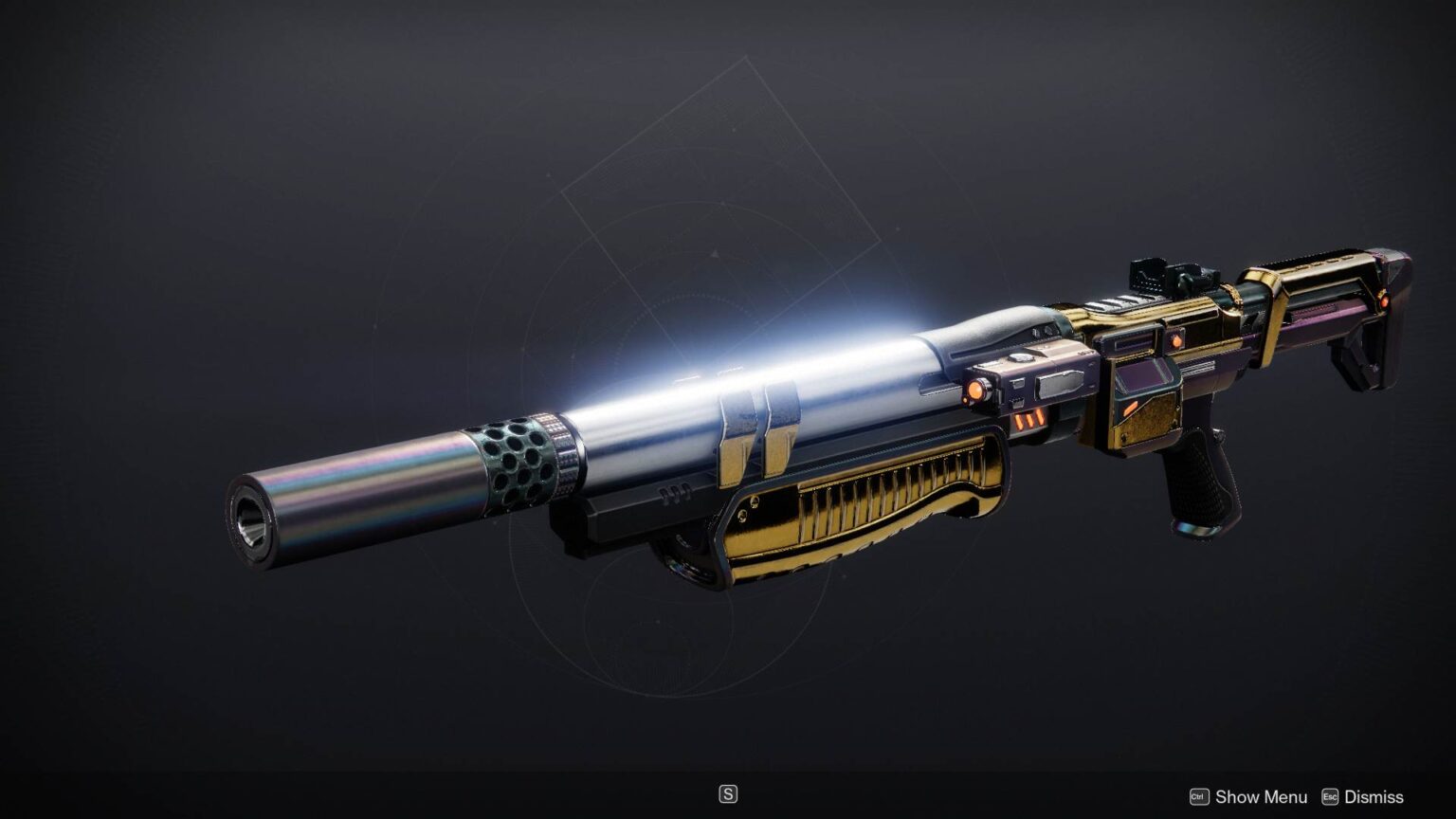Click the Esc key prompt icon

pyautogui.click(x=1331, y=797)
